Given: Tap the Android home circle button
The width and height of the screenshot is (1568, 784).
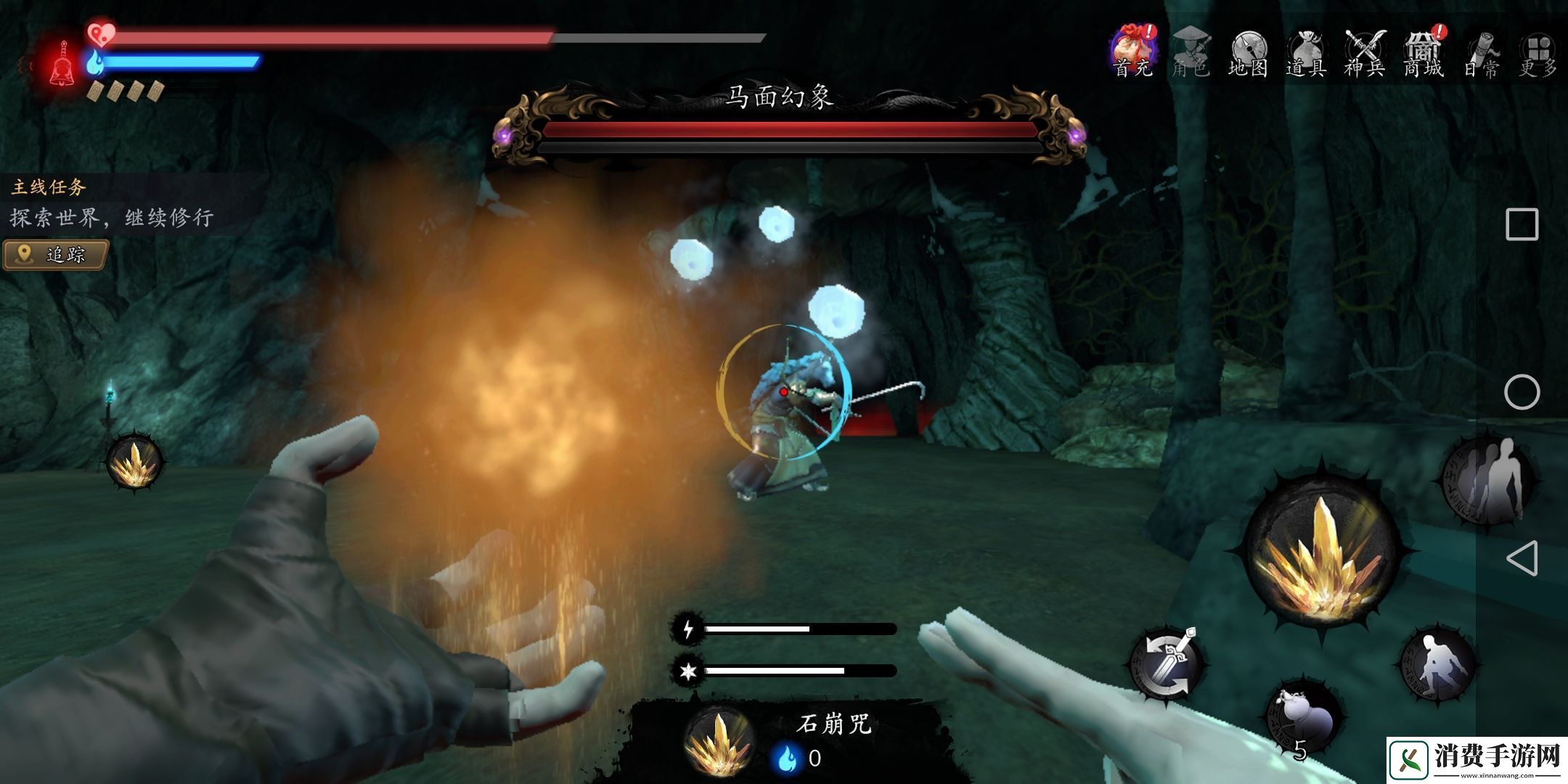Looking at the screenshot, I should tap(1522, 393).
